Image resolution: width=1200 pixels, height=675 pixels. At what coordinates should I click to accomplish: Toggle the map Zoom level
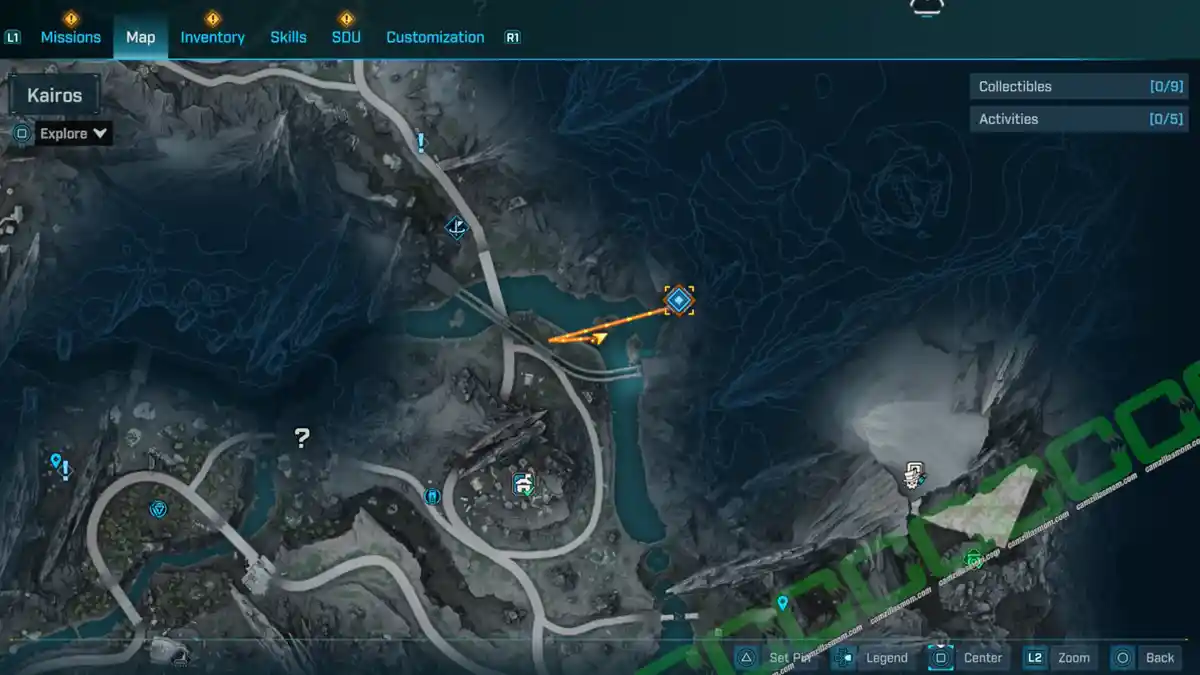(x=1059, y=657)
